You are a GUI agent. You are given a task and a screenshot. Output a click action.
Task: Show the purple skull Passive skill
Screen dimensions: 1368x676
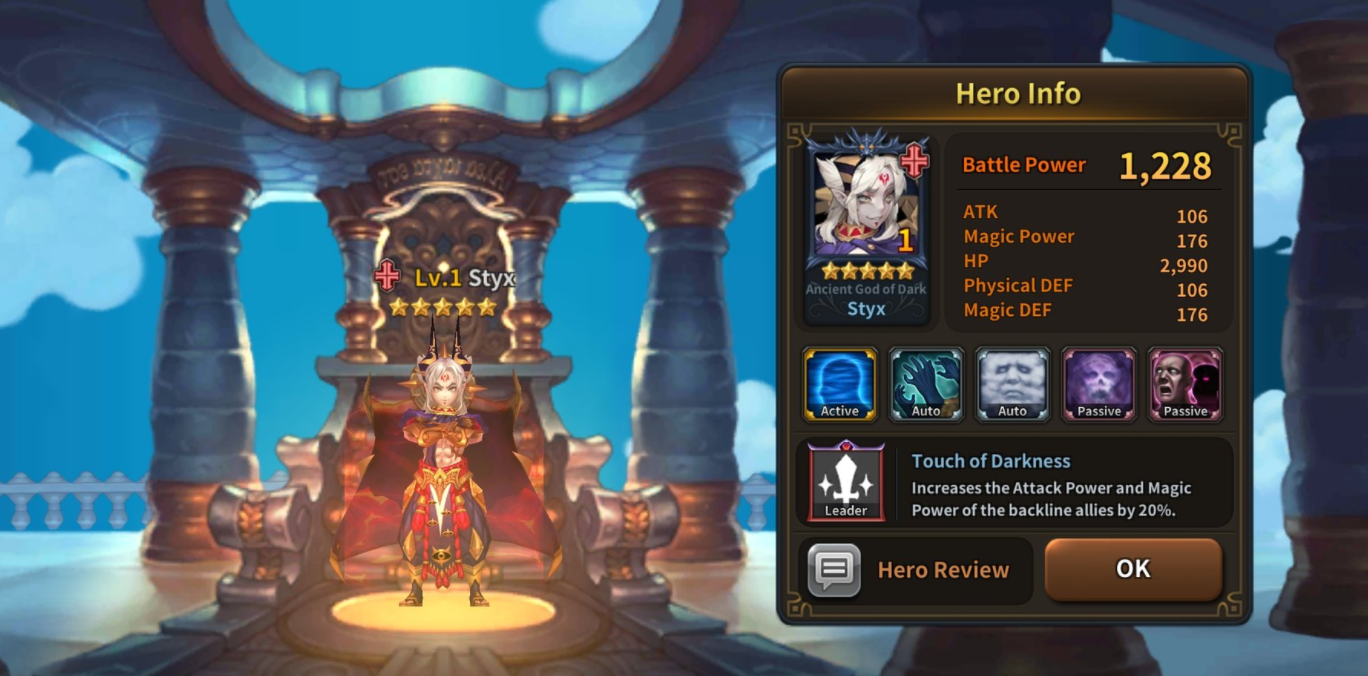point(1099,384)
